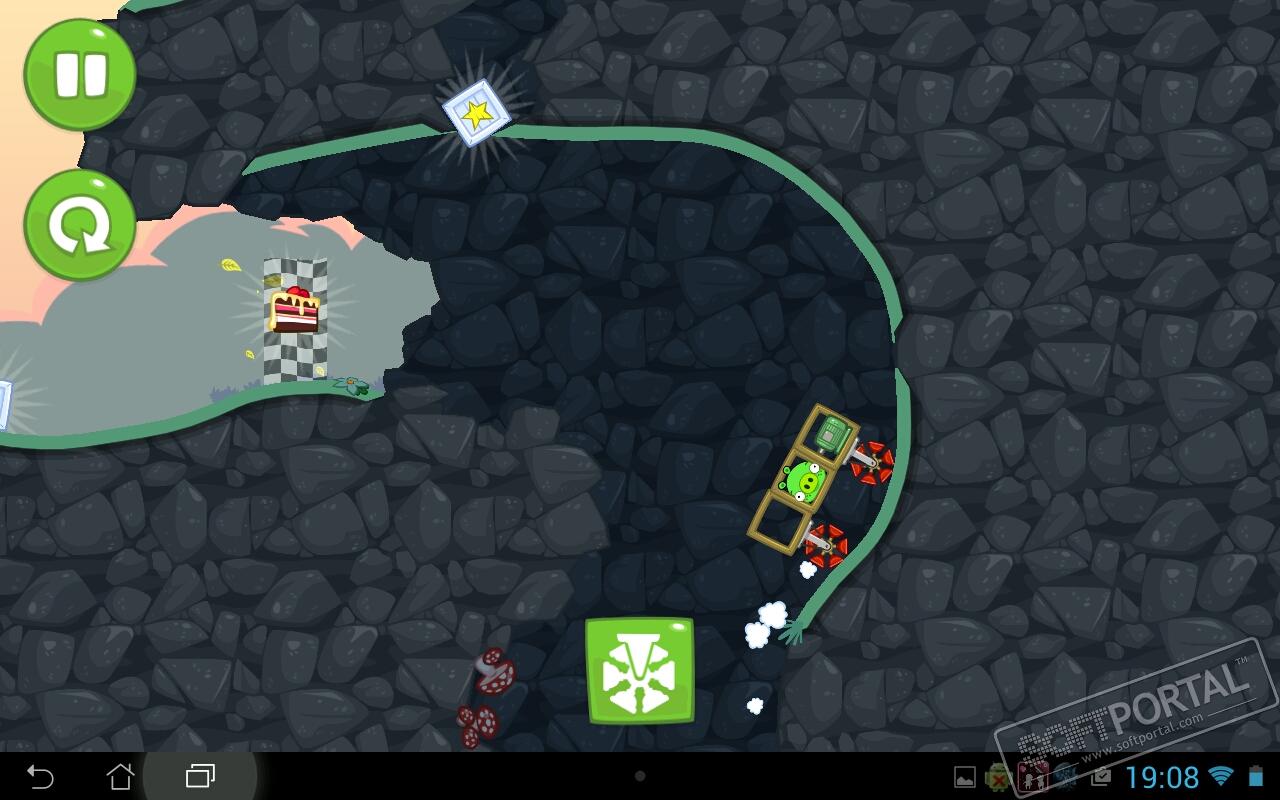Restart the level with the circular arrow button
The width and height of the screenshot is (1280, 800).
tap(80, 225)
